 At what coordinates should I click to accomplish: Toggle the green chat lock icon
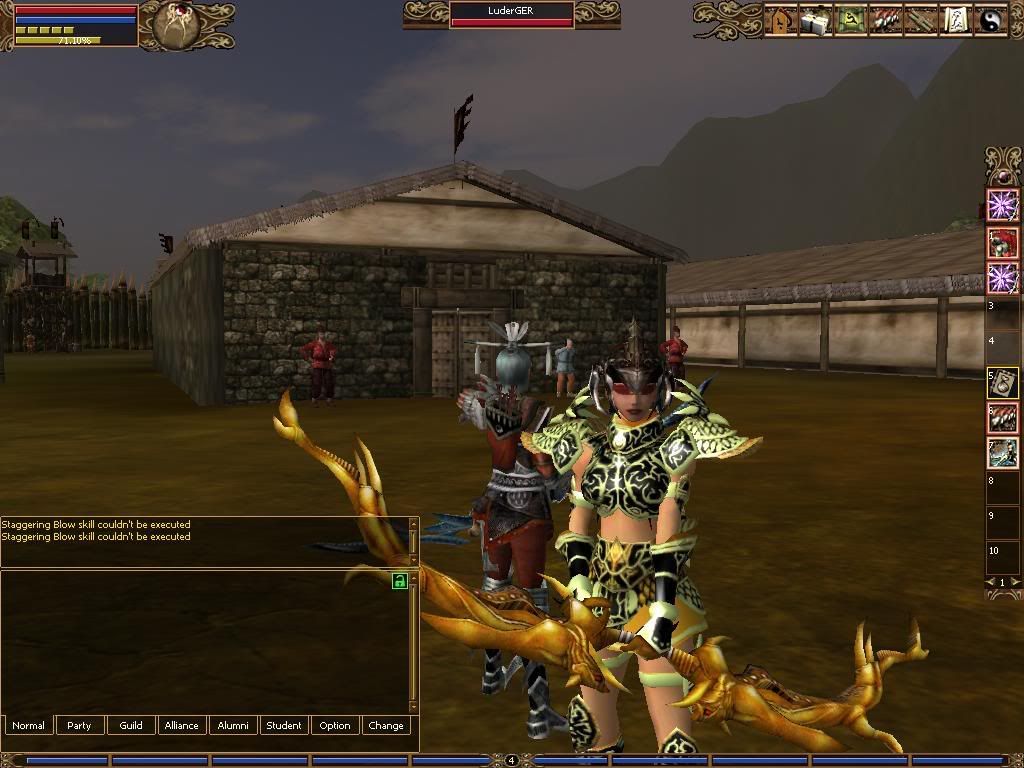[400, 581]
